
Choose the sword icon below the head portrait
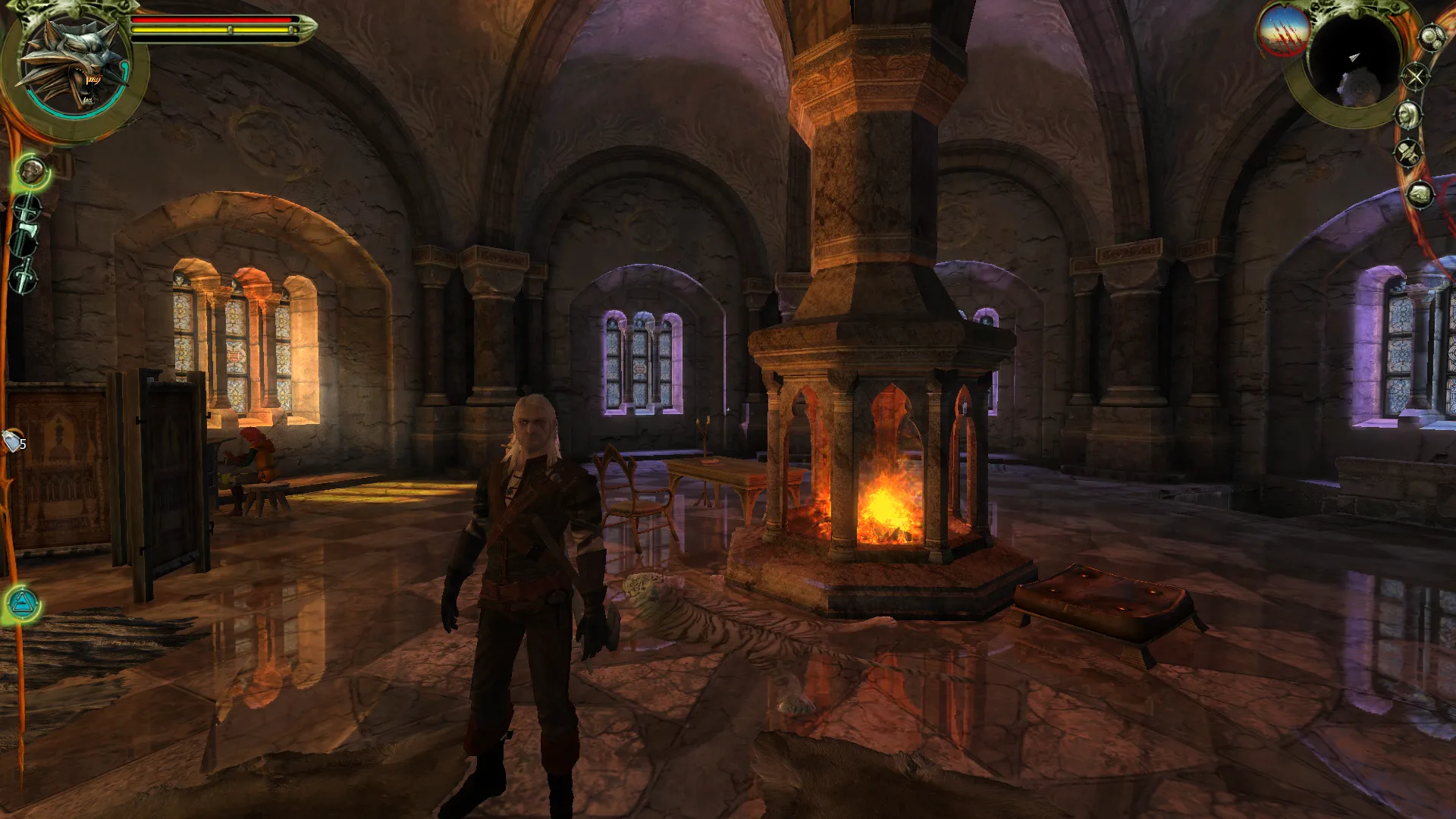pyautogui.click(x=27, y=206)
